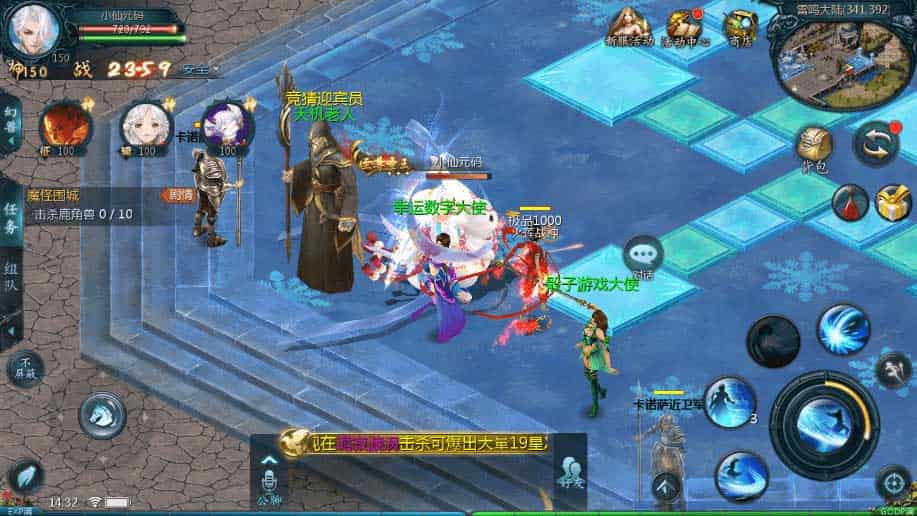
Task: Tap the 对话 dialogue bubble button
Action: coord(642,258)
